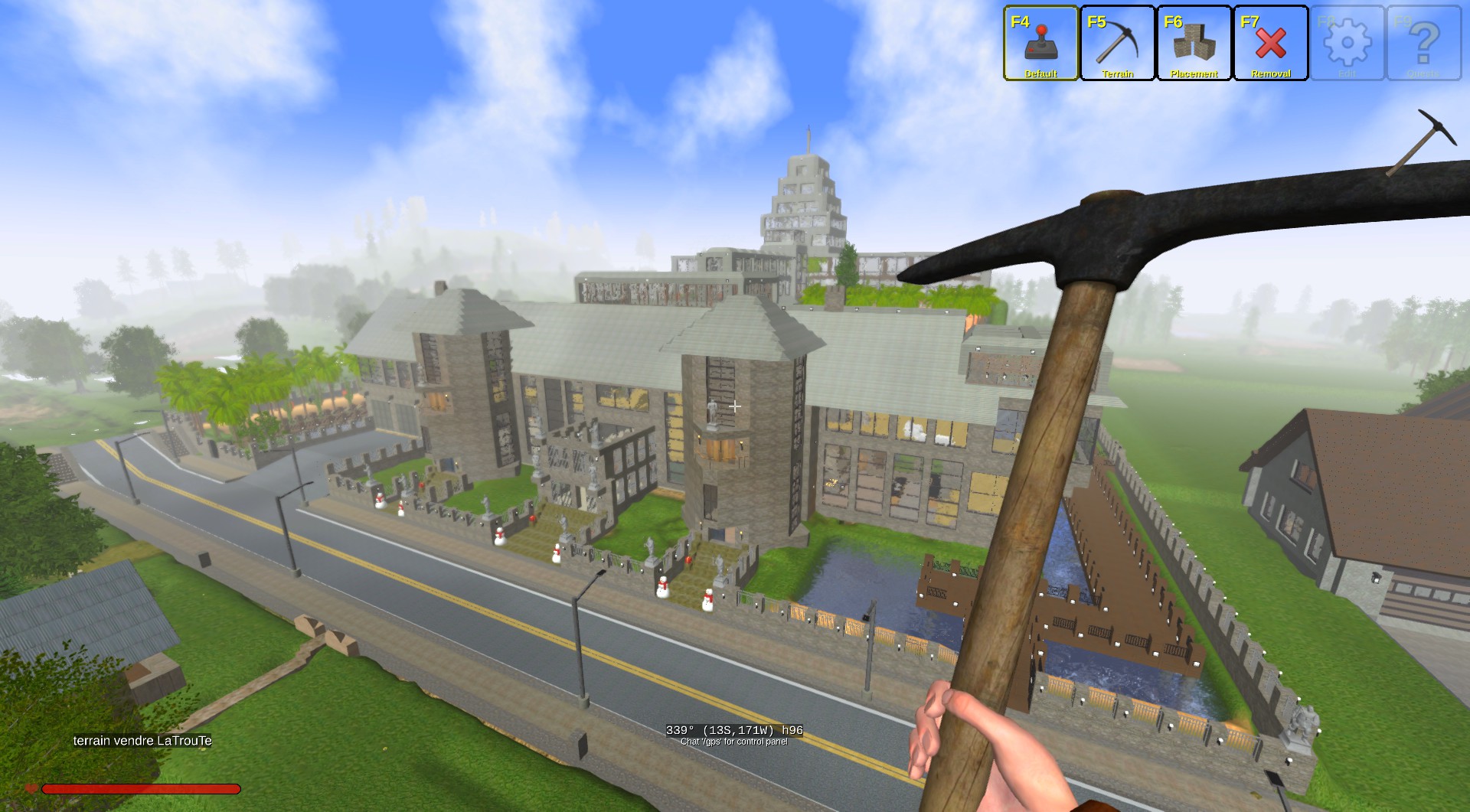Choose the Removal mode red X button
Image resolution: width=1470 pixels, height=812 pixels.
point(1270,44)
